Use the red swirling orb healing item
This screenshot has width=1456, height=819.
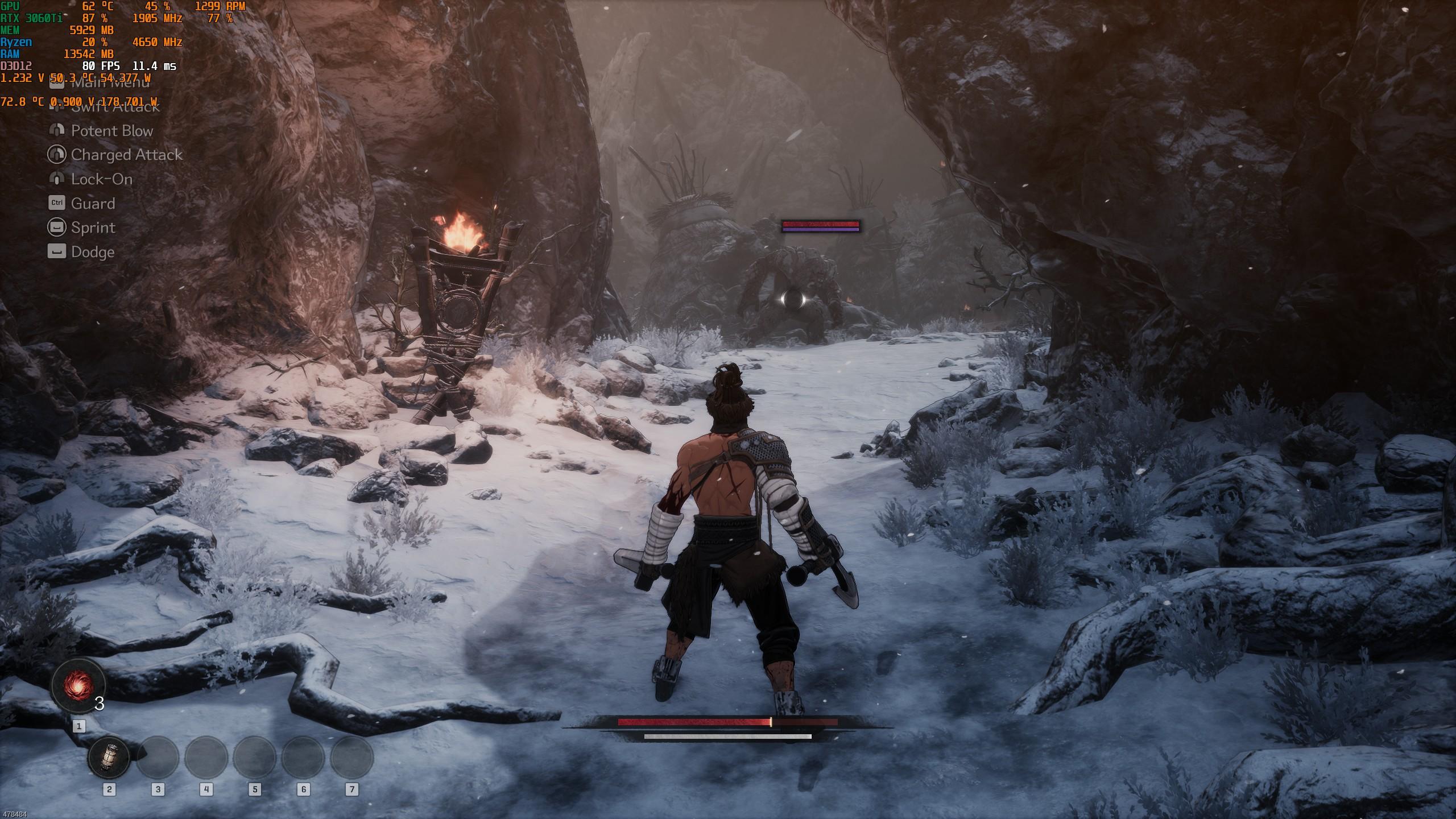[78, 685]
